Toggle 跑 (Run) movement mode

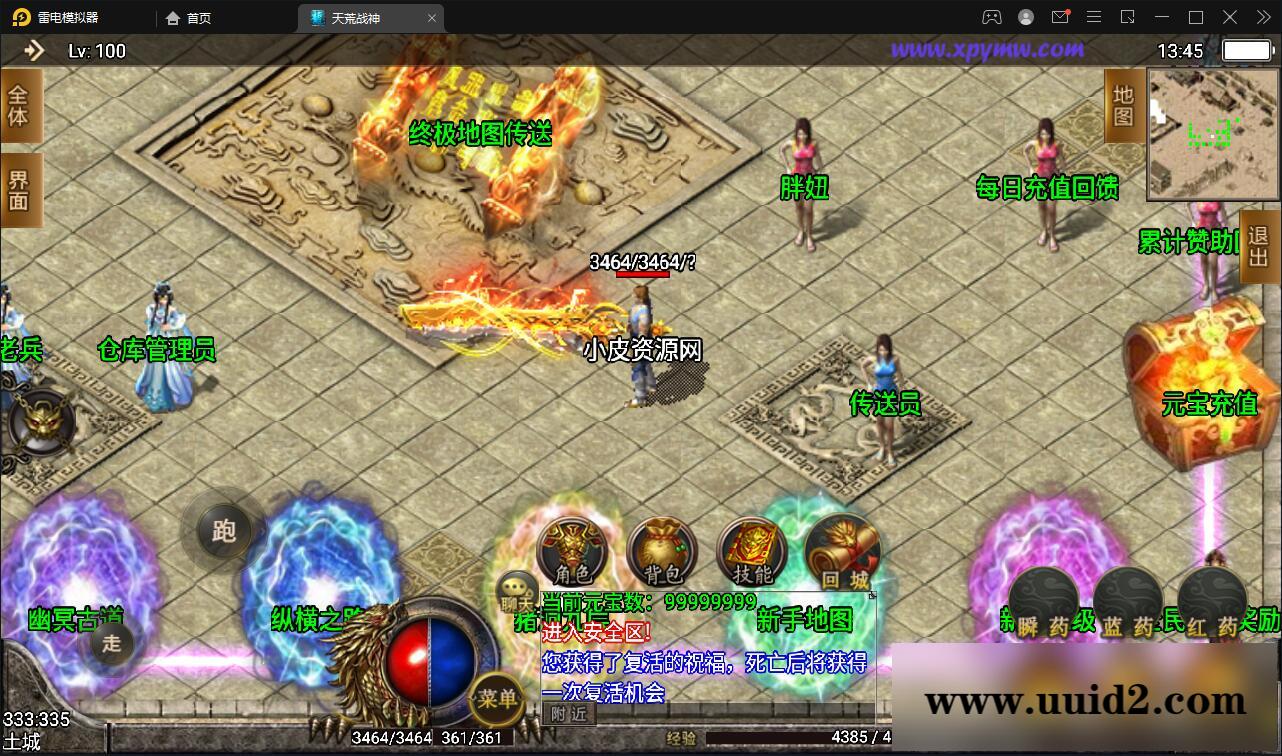point(222,532)
